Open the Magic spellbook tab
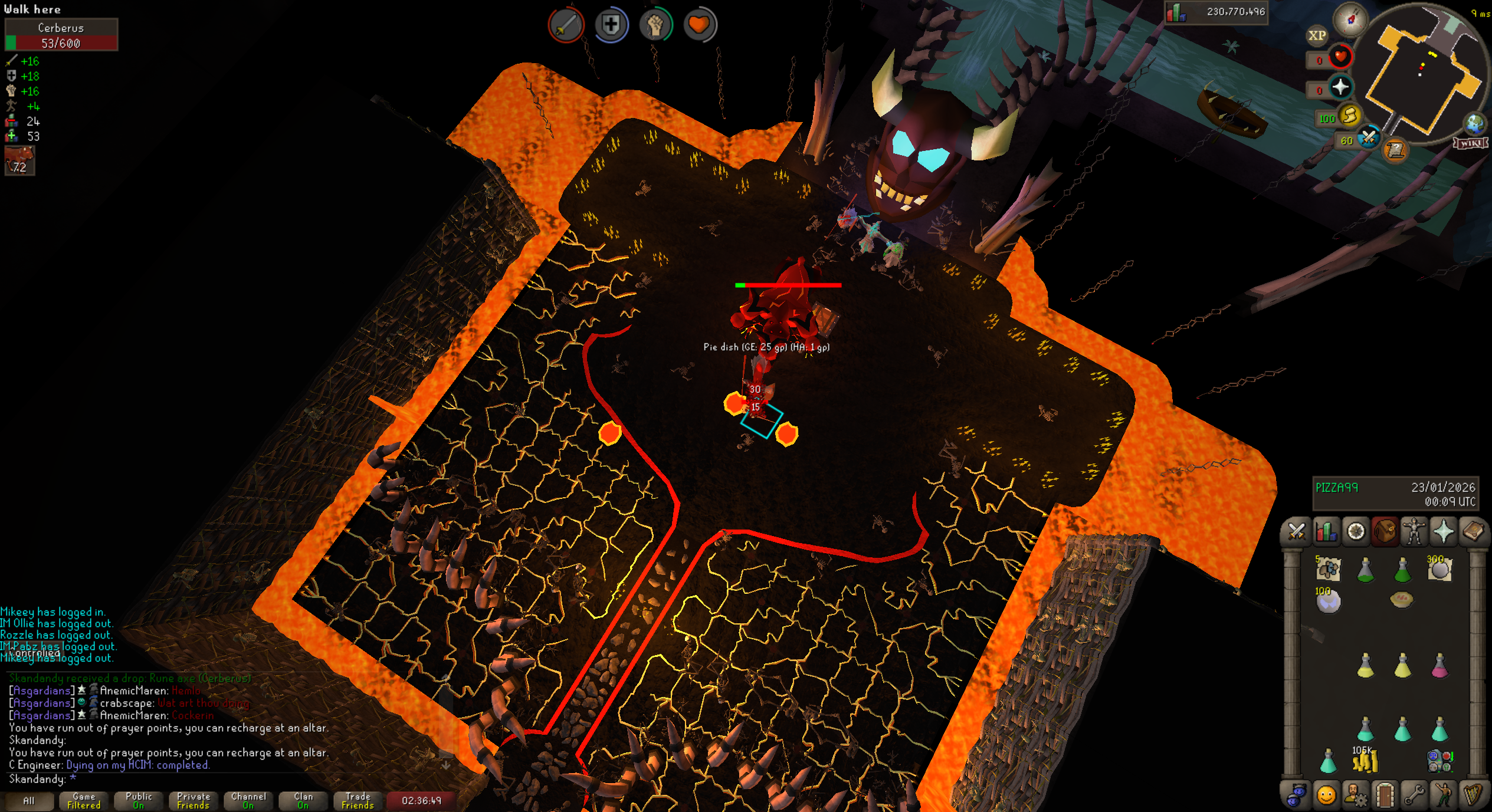This screenshot has width=1492, height=812. click(x=1473, y=532)
